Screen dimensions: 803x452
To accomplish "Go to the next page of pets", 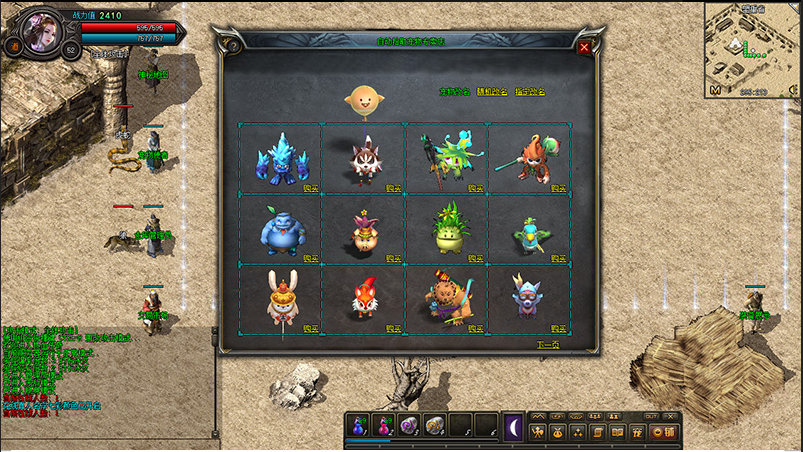I will click(546, 344).
